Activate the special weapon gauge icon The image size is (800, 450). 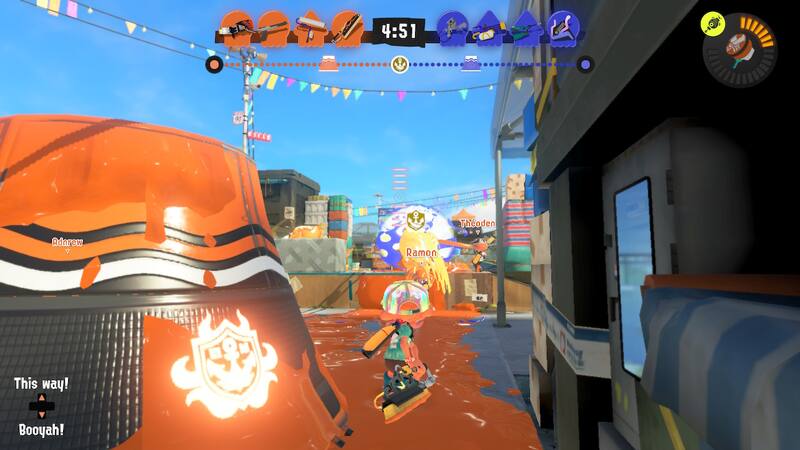tap(742, 50)
